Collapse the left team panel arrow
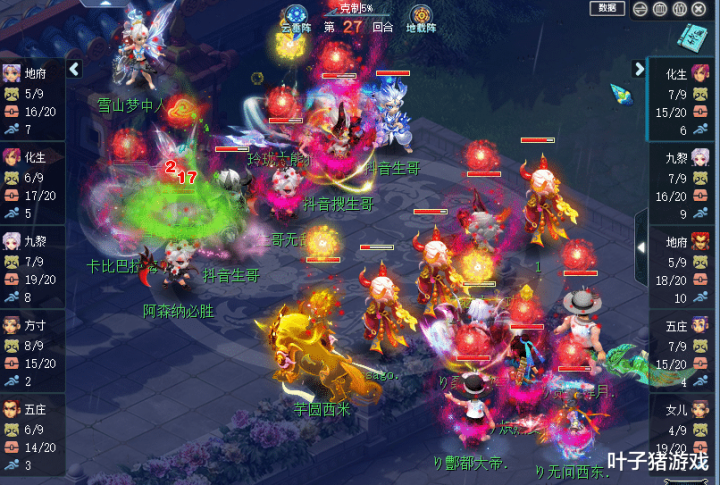The height and width of the screenshot is (485, 720). (73, 69)
